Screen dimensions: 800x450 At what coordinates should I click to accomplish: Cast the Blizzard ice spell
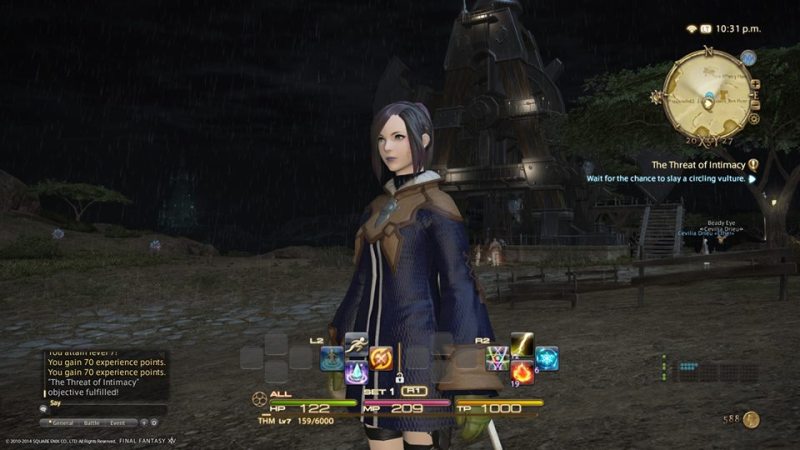pos(547,357)
